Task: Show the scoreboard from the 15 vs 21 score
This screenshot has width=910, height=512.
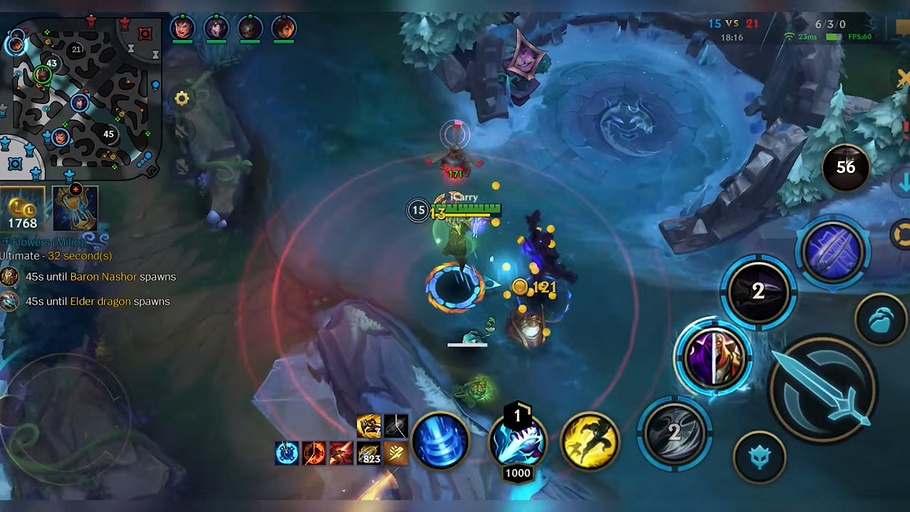Action: [735, 23]
